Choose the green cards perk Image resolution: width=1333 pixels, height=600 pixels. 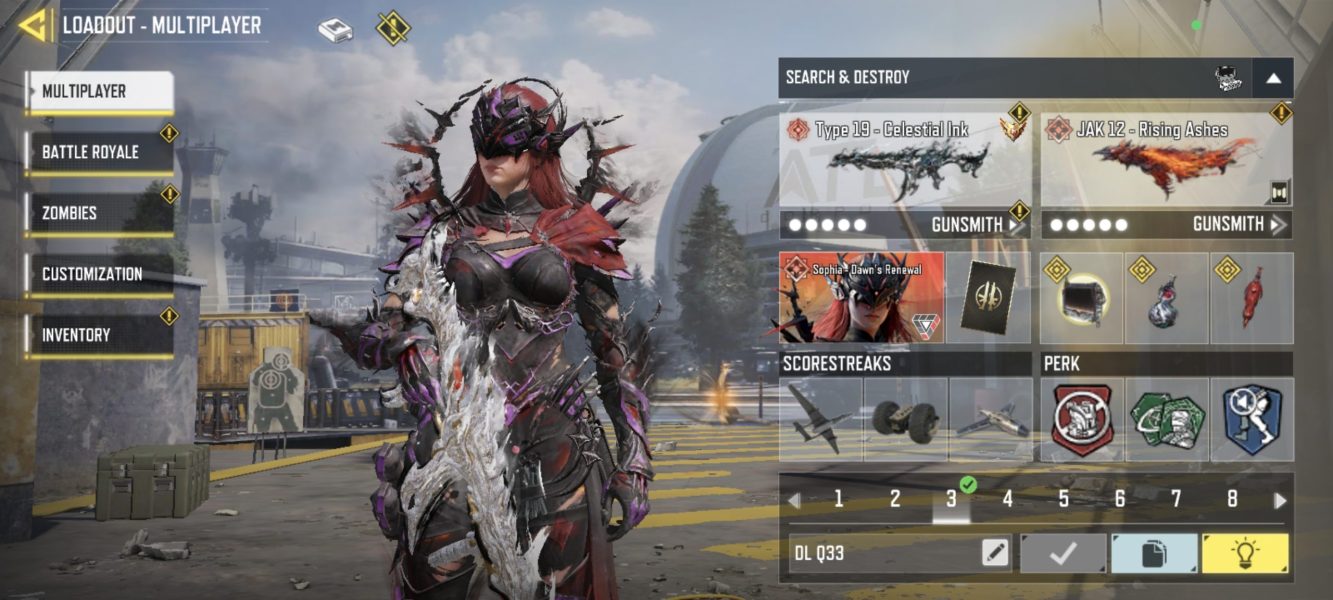(1167, 419)
